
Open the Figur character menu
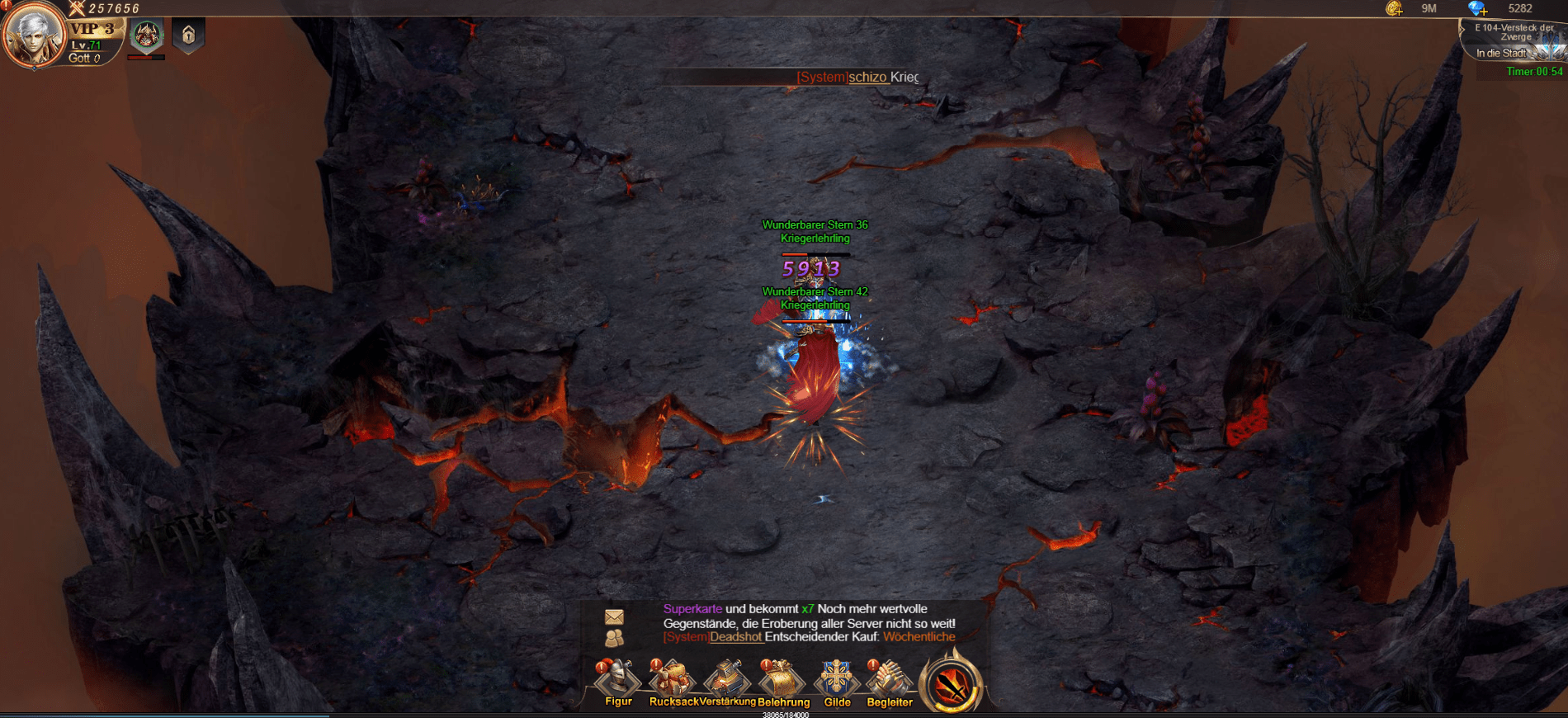pos(618,682)
